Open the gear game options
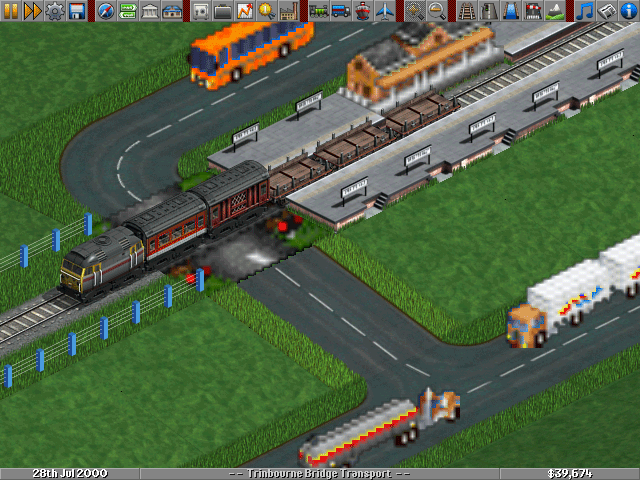This screenshot has width=640, height=480. click(55, 11)
